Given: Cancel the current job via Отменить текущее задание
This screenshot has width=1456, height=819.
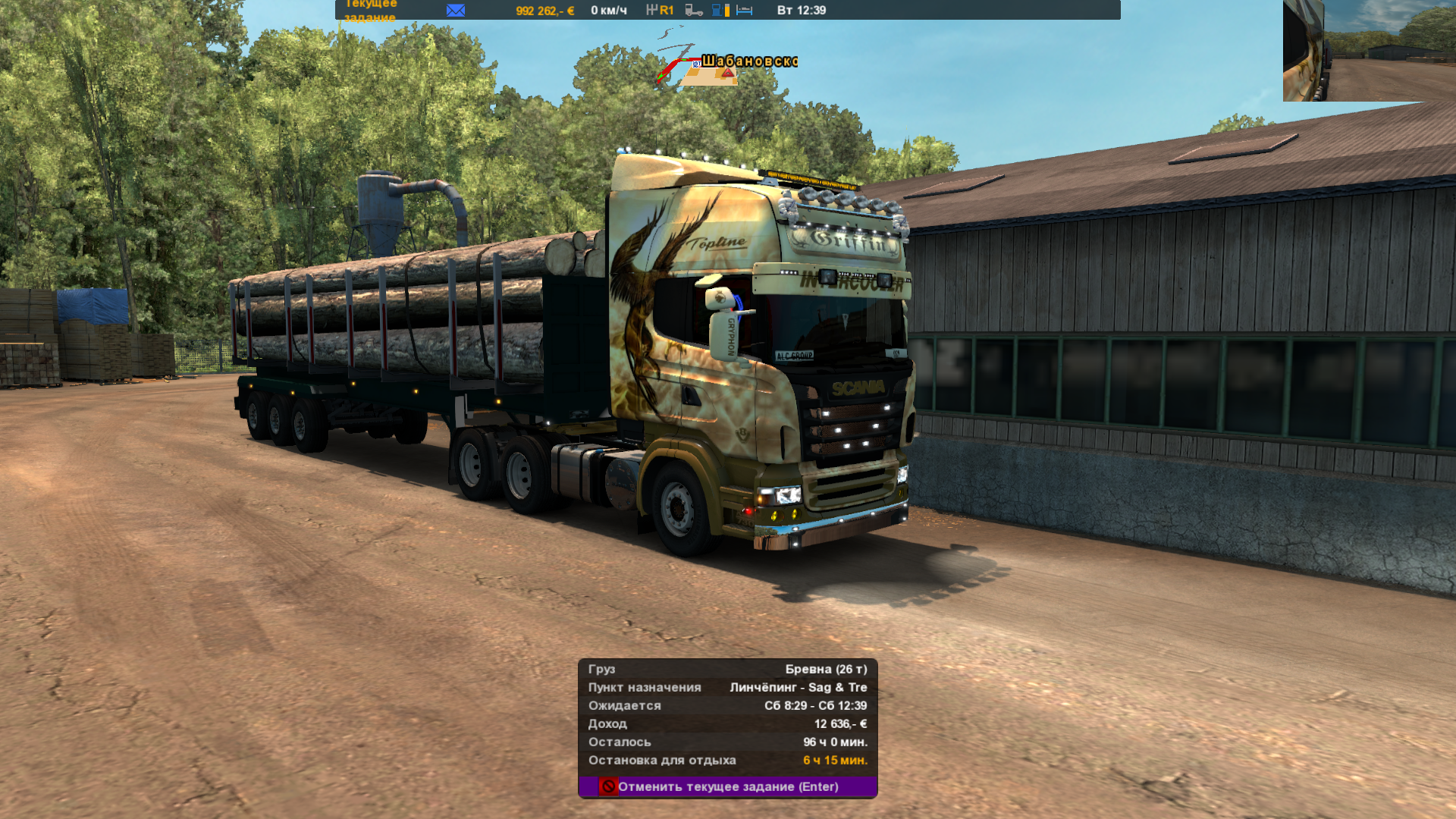Looking at the screenshot, I should pos(727,786).
